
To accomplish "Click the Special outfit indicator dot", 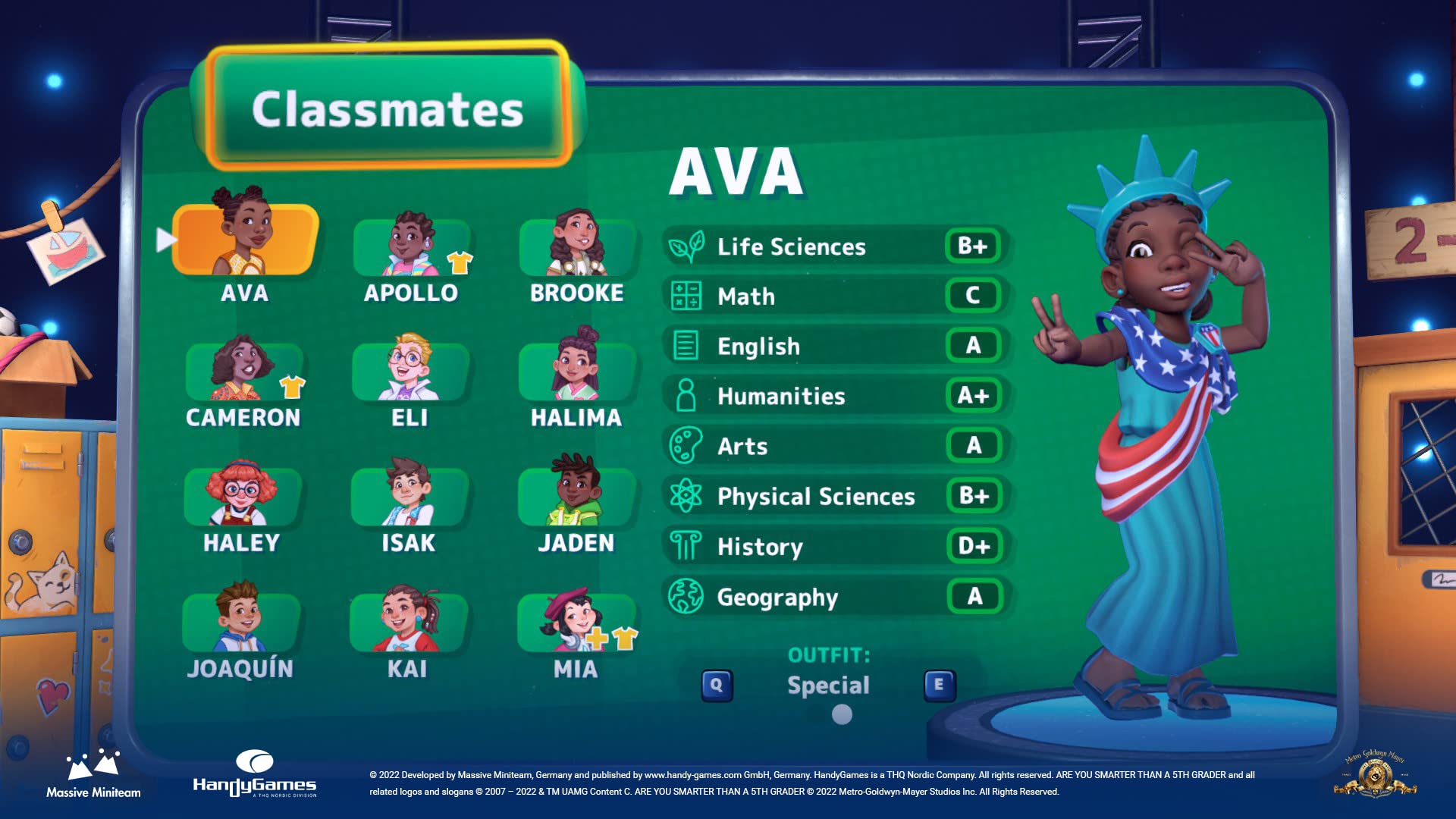I will (x=840, y=714).
